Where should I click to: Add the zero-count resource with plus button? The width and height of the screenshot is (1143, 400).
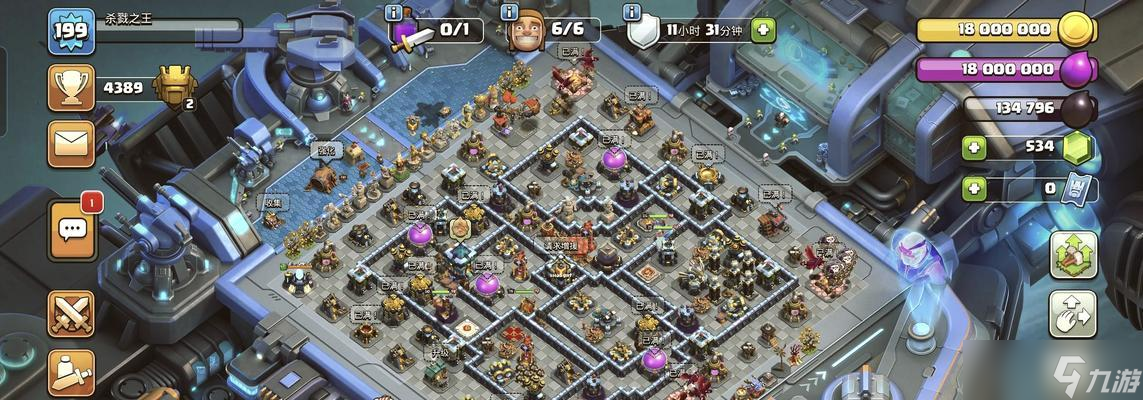[973, 187]
